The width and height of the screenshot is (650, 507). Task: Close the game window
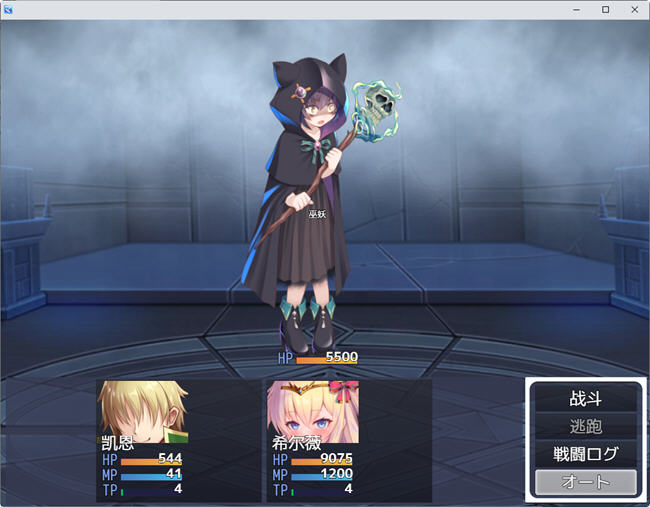click(x=633, y=9)
